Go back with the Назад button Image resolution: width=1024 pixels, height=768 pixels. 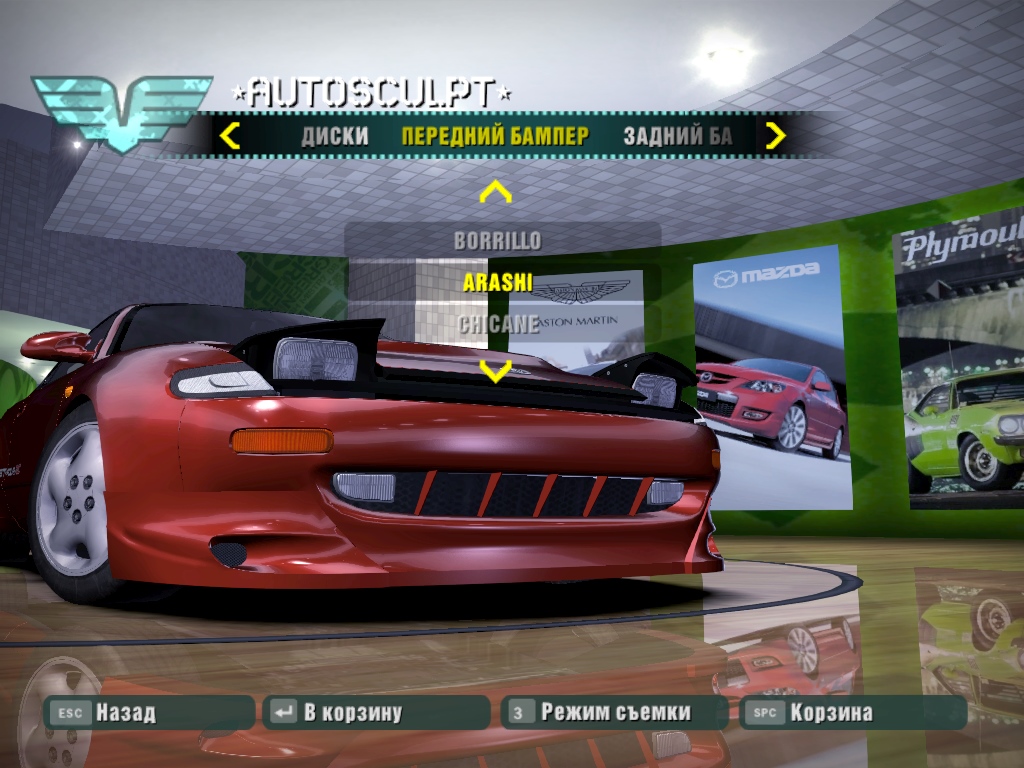(150, 713)
